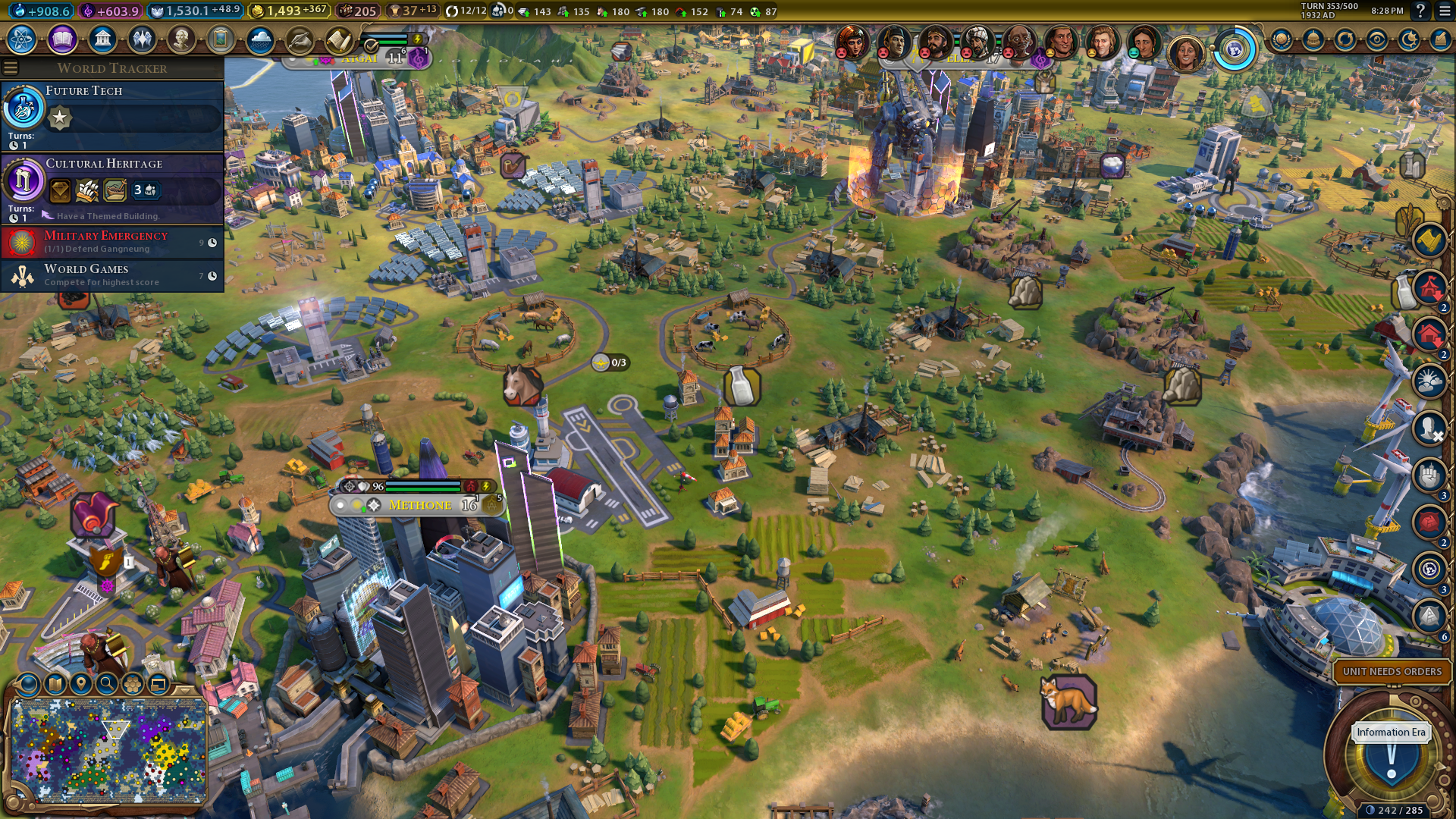Show the Climate rain cloud panel
The height and width of the screenshot is (819, 1456).
260,39
